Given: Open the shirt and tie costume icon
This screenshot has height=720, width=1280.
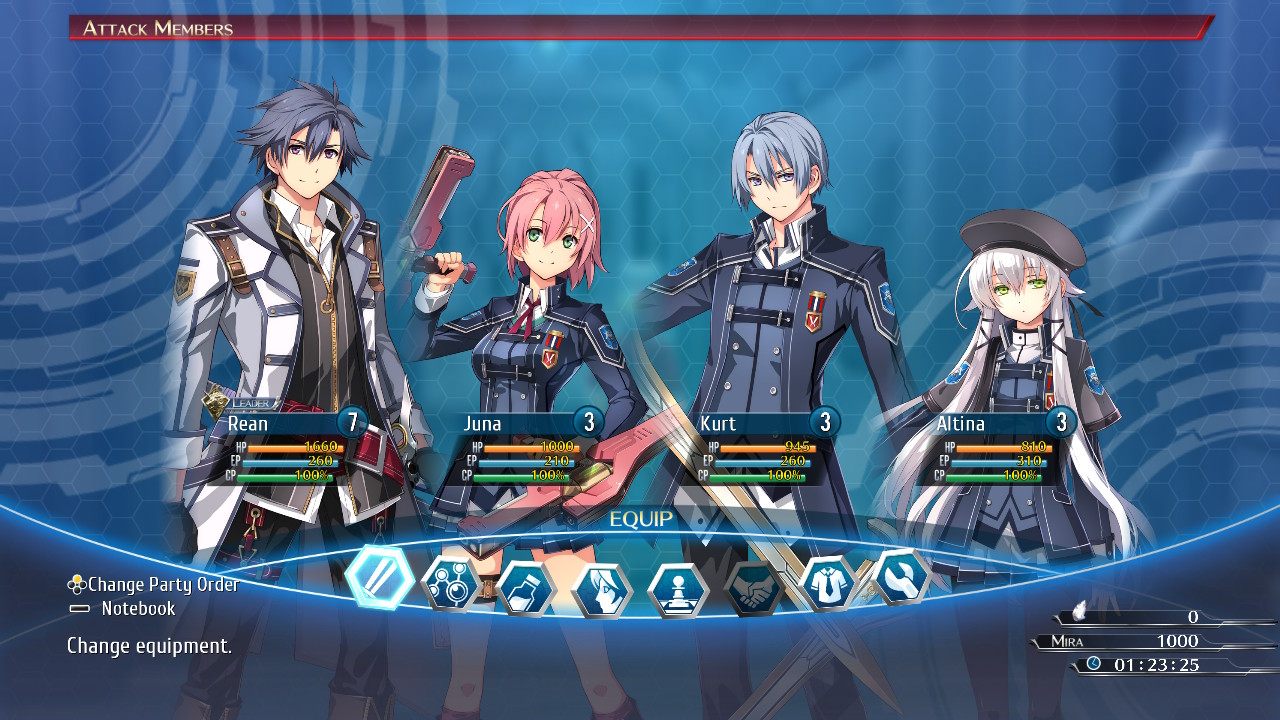Looking at the screenshot, I should pos(828,583).
